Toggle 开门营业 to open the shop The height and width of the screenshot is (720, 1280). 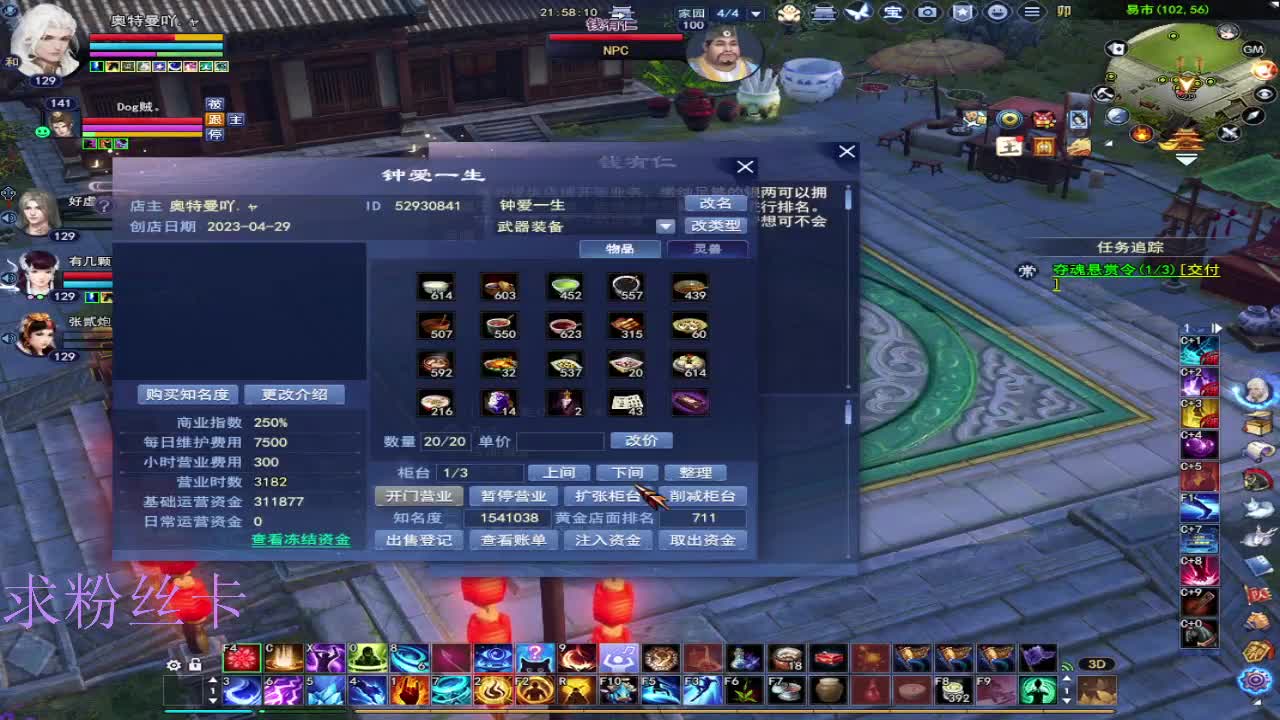pyautogui.click(x=419, y=495)
